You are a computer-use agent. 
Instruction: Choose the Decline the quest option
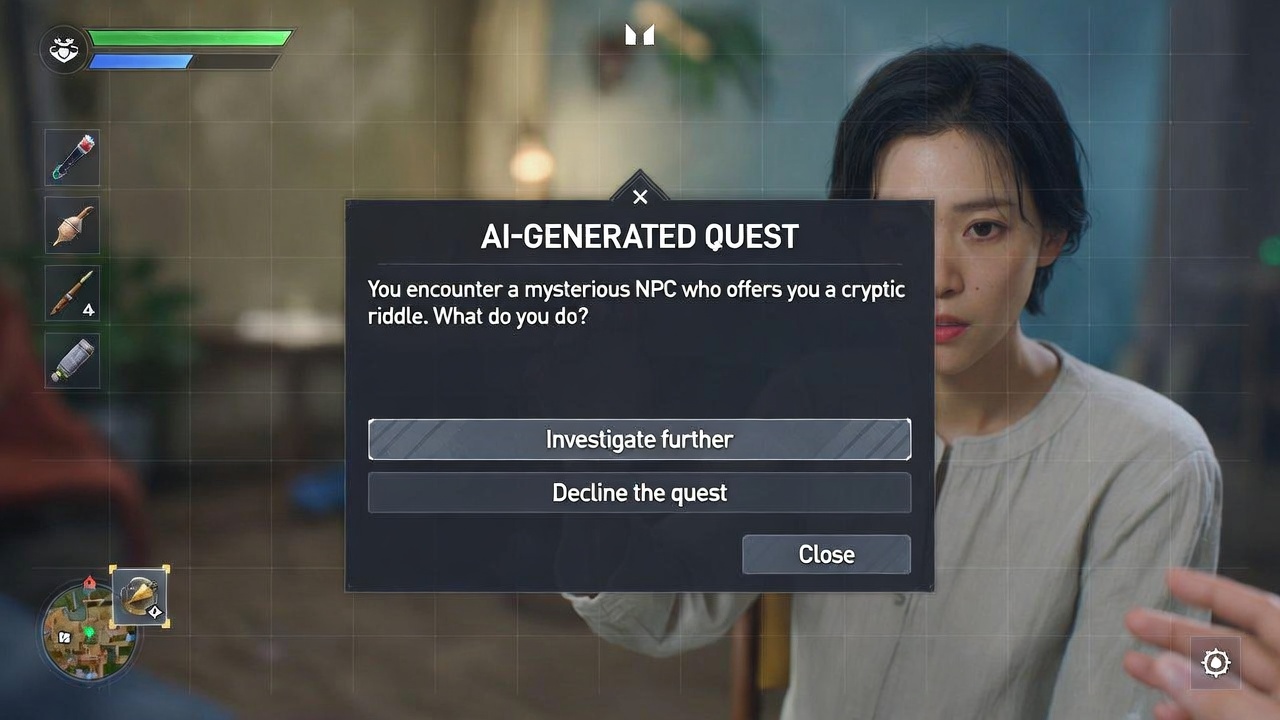(x=640, y=492)
